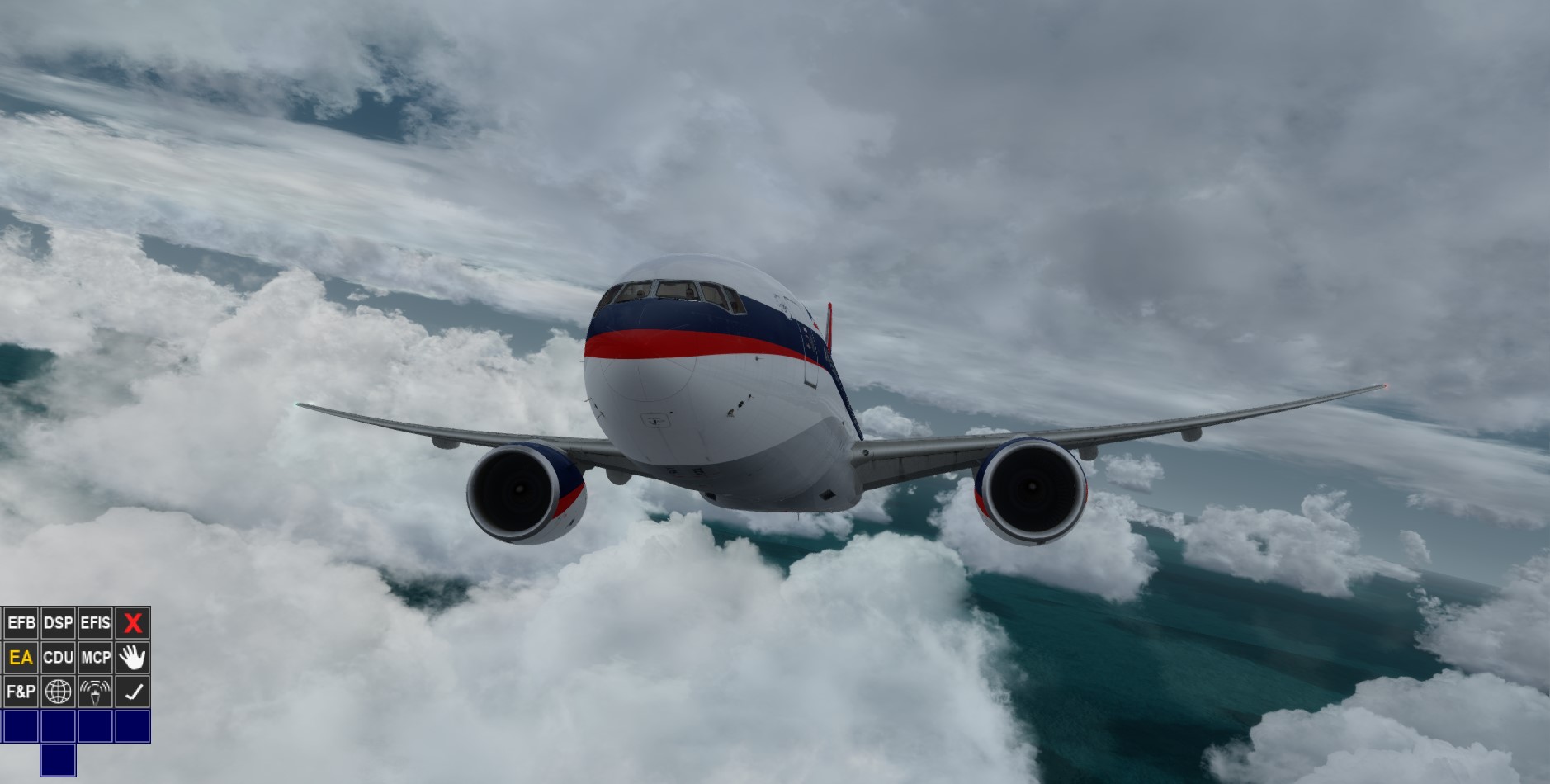This screenshot has width=1550, height=784.
Task: Select the third blue slot in the row
Action: [93, 725]
